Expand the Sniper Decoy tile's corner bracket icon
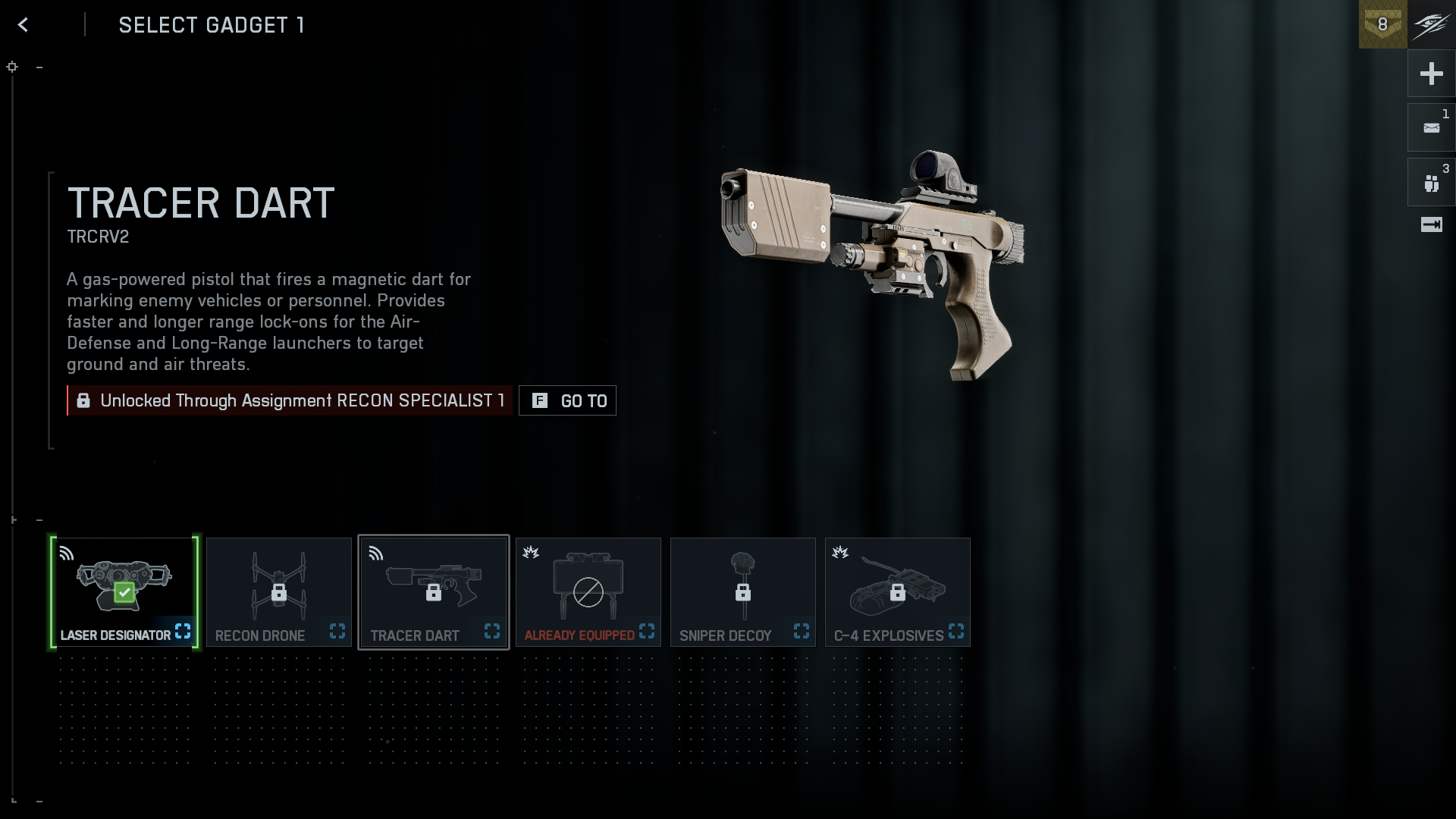This screenshot has height=819, width=1456. (x=802, y=631)
